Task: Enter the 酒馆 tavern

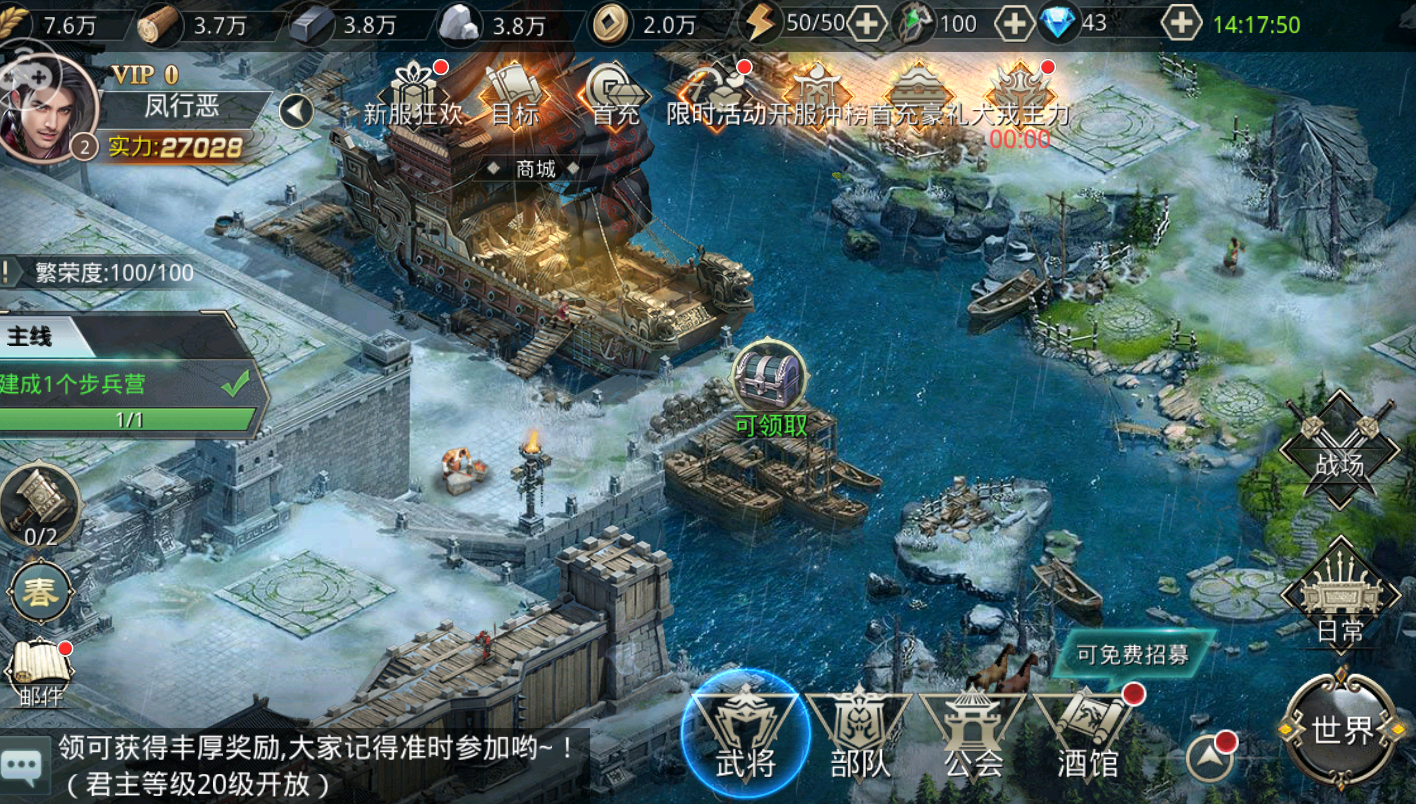Action: 1087,733
